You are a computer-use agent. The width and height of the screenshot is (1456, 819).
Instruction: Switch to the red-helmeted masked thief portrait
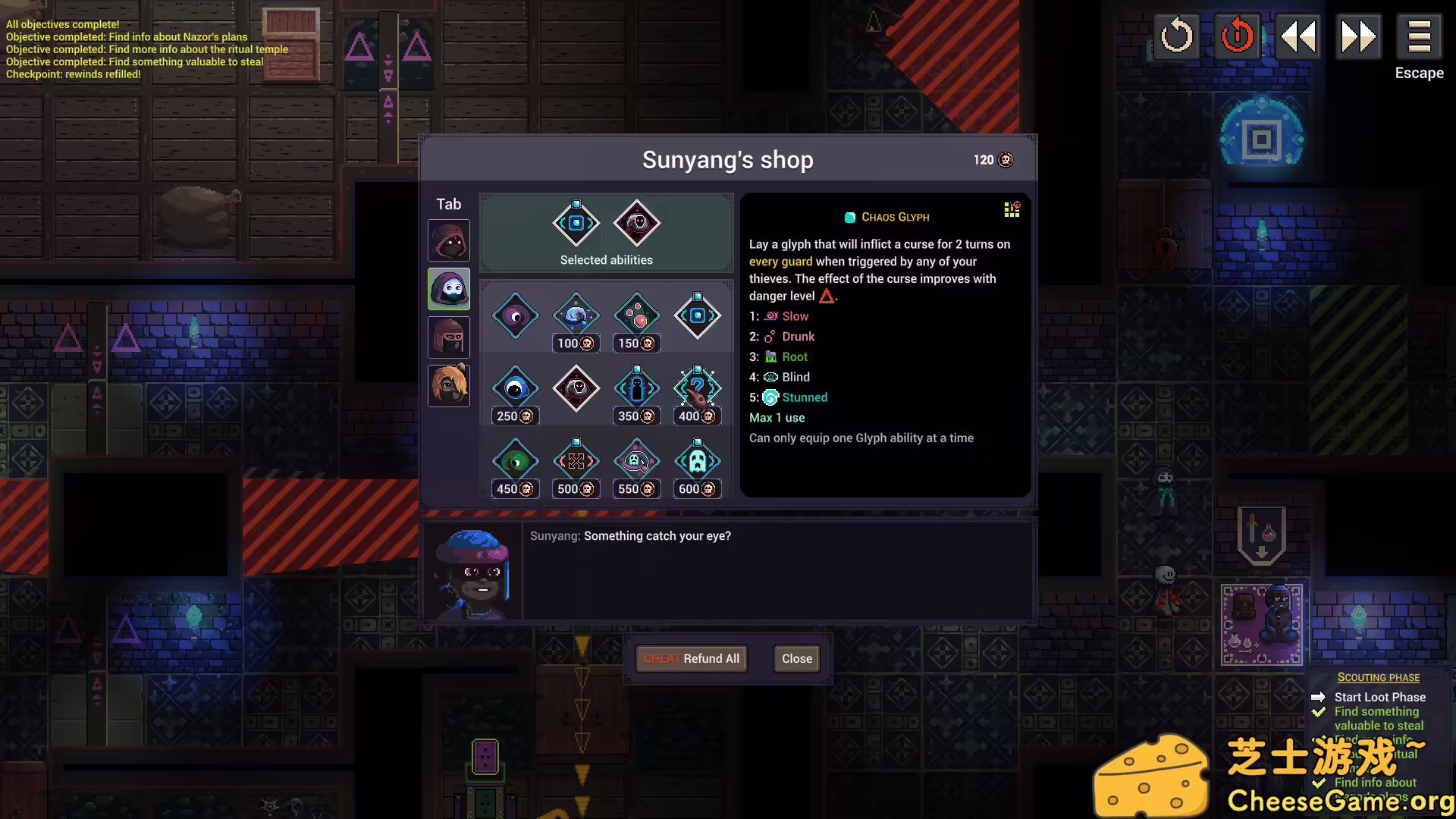point(449,337)
